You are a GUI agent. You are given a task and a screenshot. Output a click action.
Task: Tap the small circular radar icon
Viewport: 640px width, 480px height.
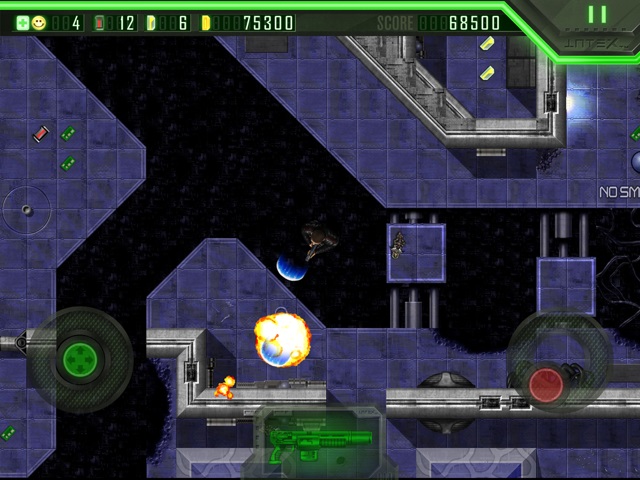click(27, 209)
